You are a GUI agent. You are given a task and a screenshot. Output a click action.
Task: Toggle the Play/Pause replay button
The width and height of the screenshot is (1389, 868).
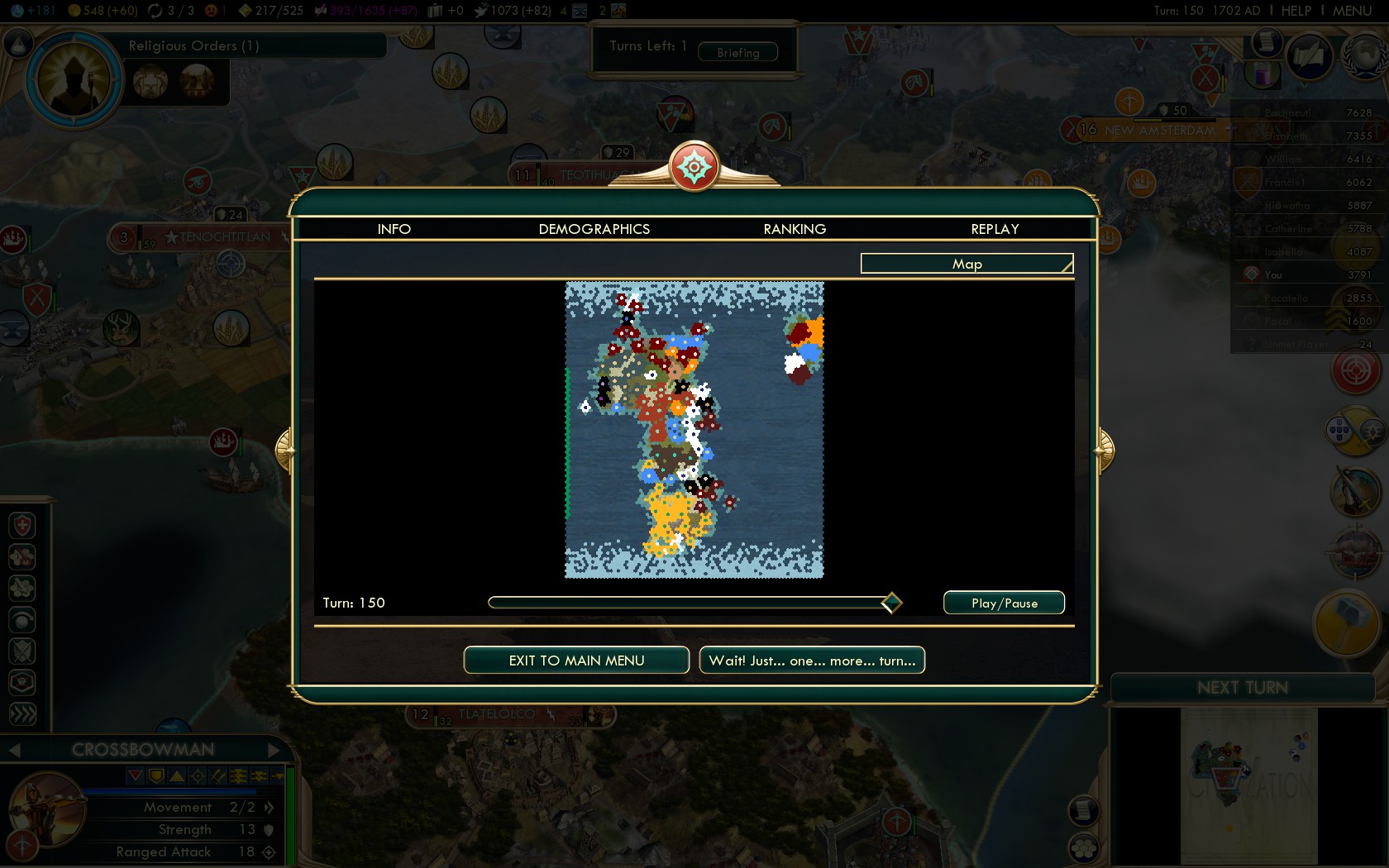[x=1004, y=603]
